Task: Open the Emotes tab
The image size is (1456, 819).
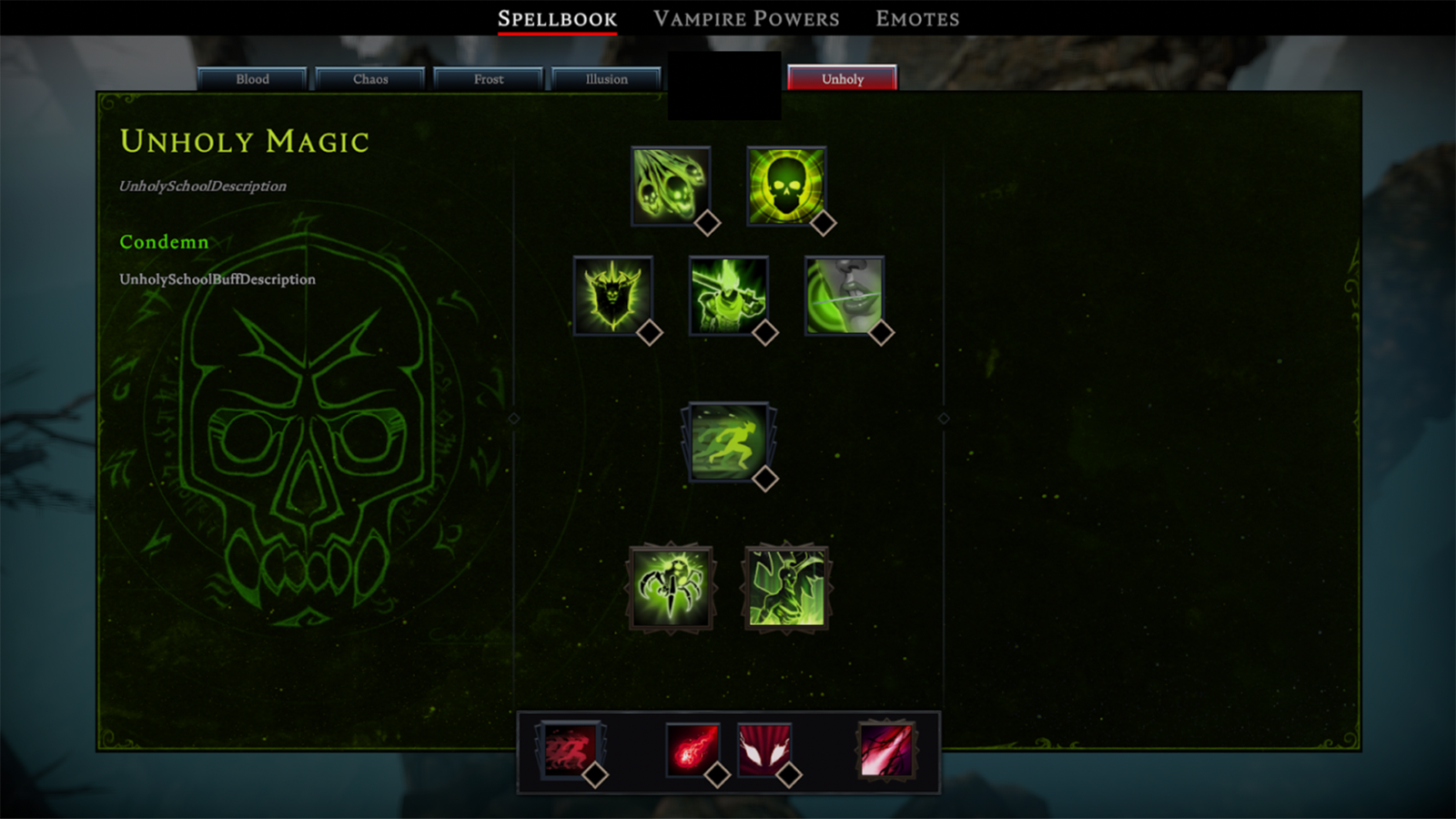Action: pyautogui.click(x=917, y=19)
